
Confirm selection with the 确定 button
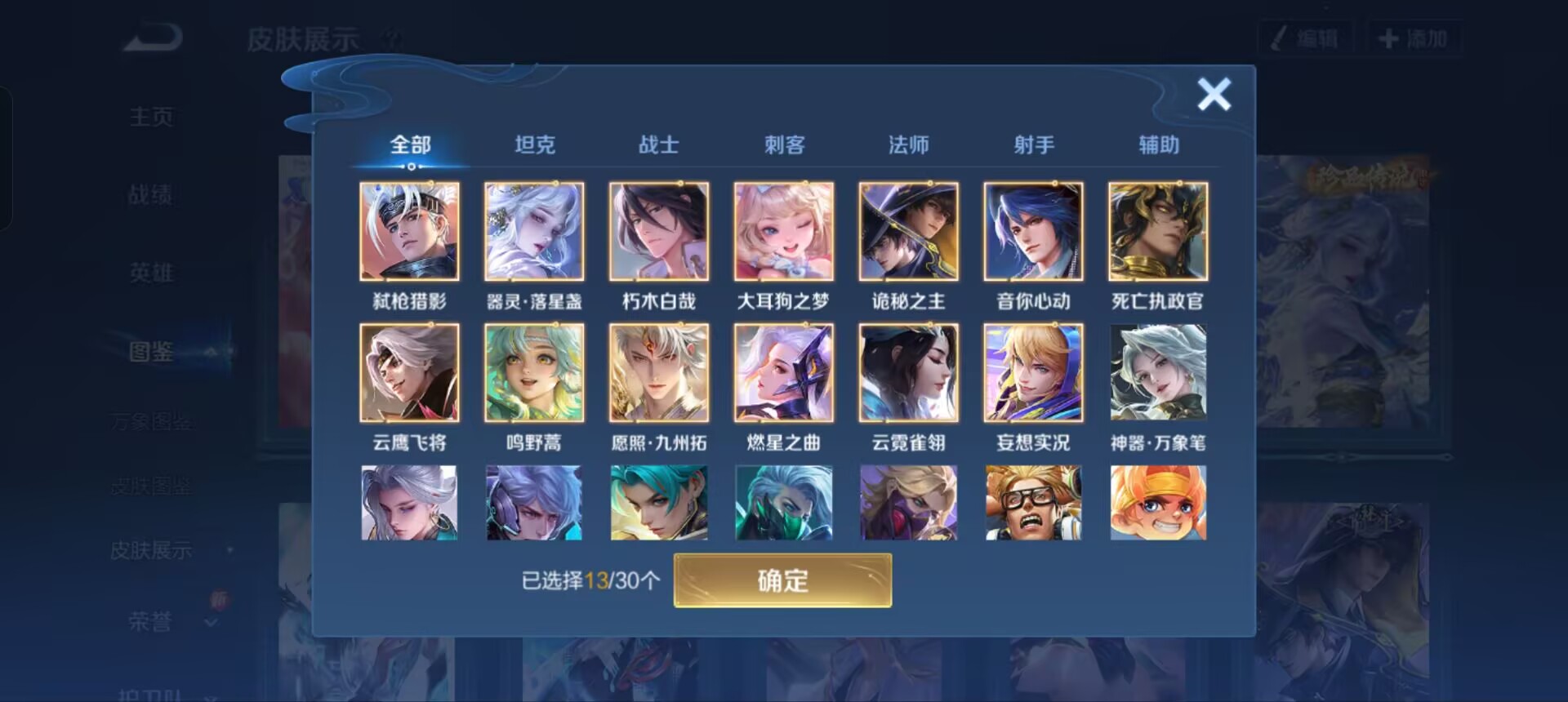point(782,580)
